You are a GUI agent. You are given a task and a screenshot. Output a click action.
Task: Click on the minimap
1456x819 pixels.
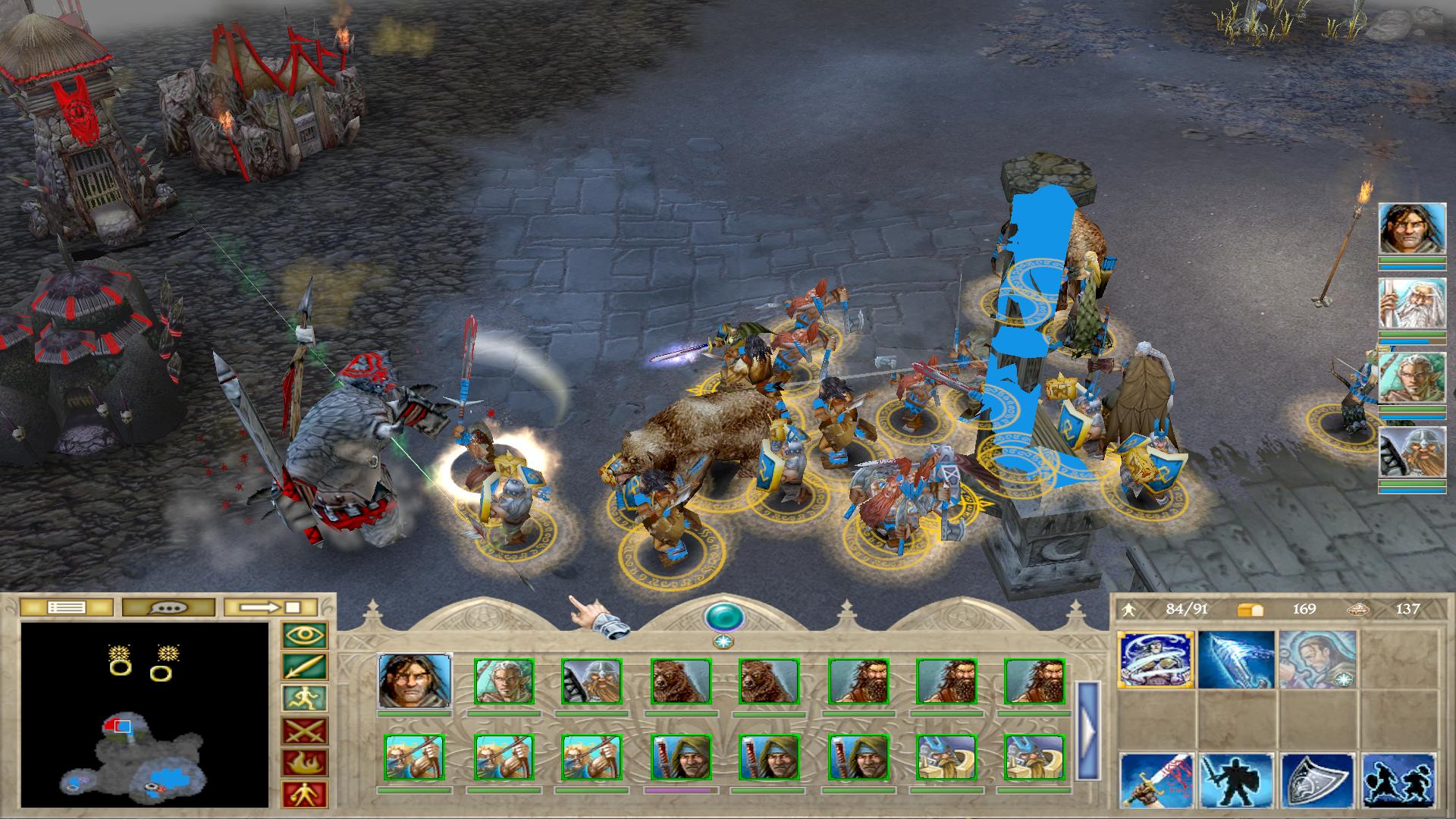[x=145, y=714]
